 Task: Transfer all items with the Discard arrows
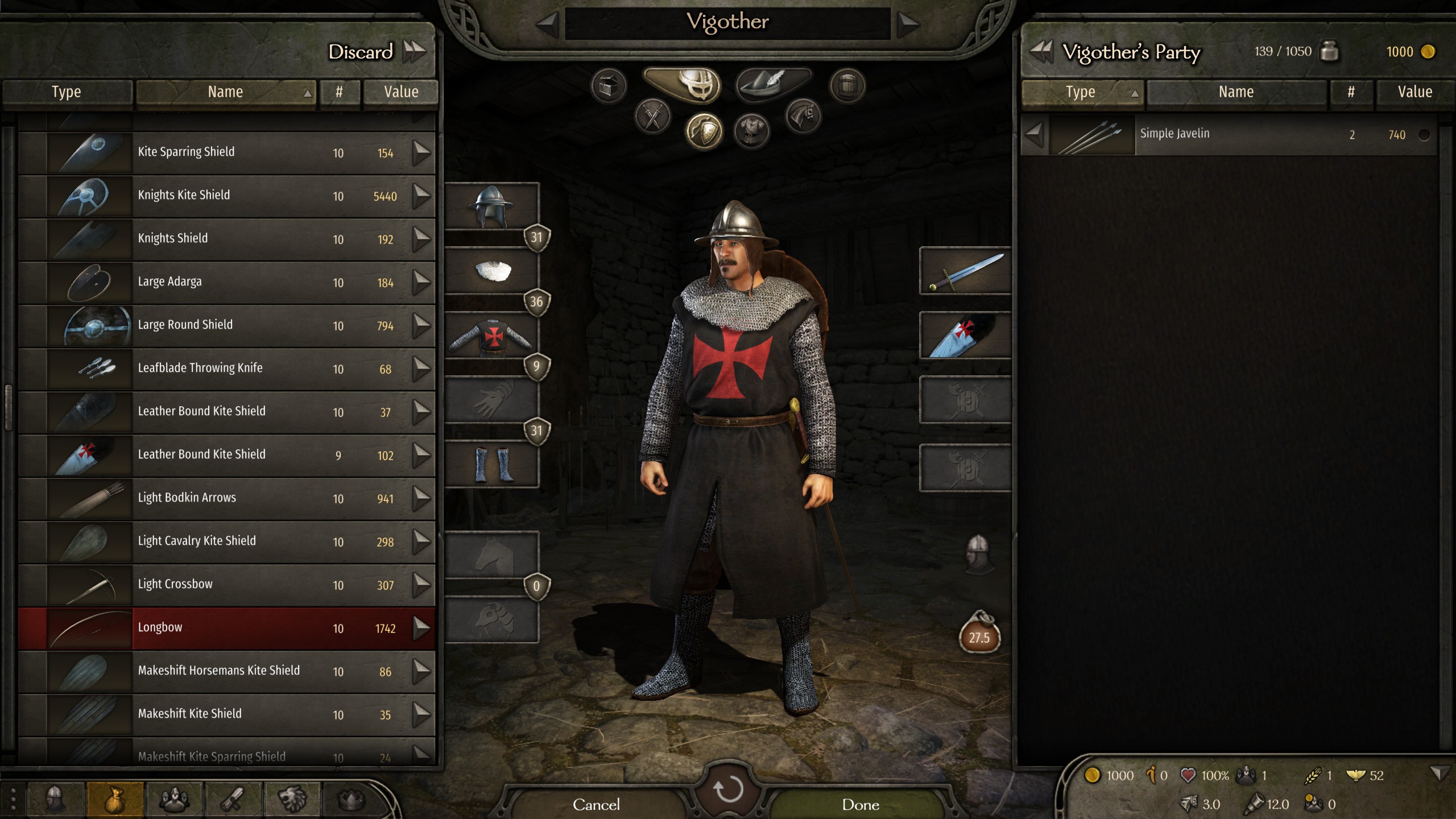coord(415,52)
